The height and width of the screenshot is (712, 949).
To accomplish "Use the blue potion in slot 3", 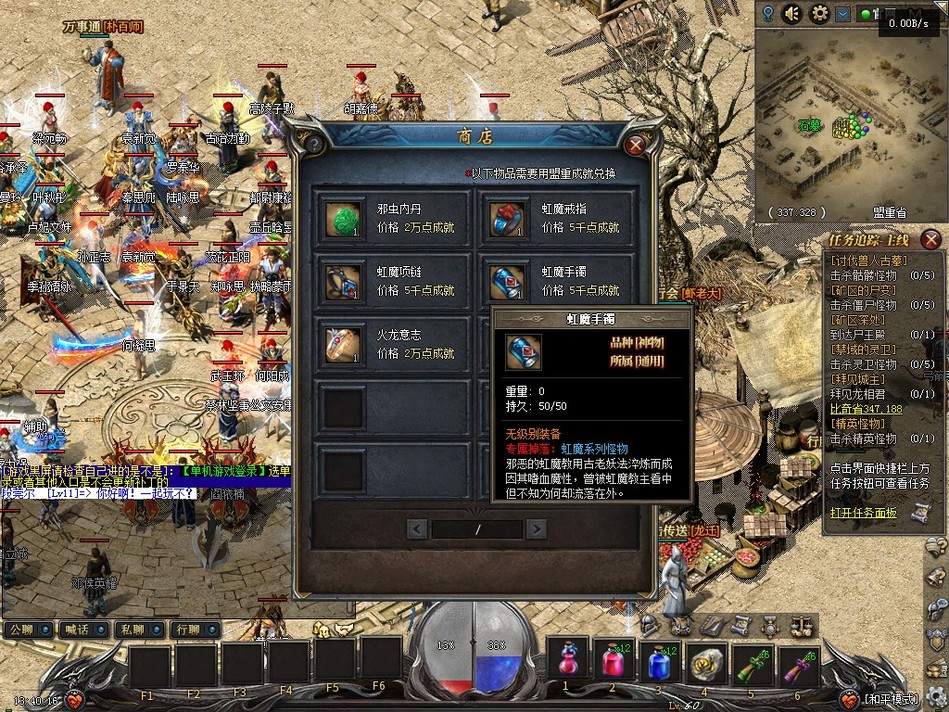I will [x=658, y=661].
